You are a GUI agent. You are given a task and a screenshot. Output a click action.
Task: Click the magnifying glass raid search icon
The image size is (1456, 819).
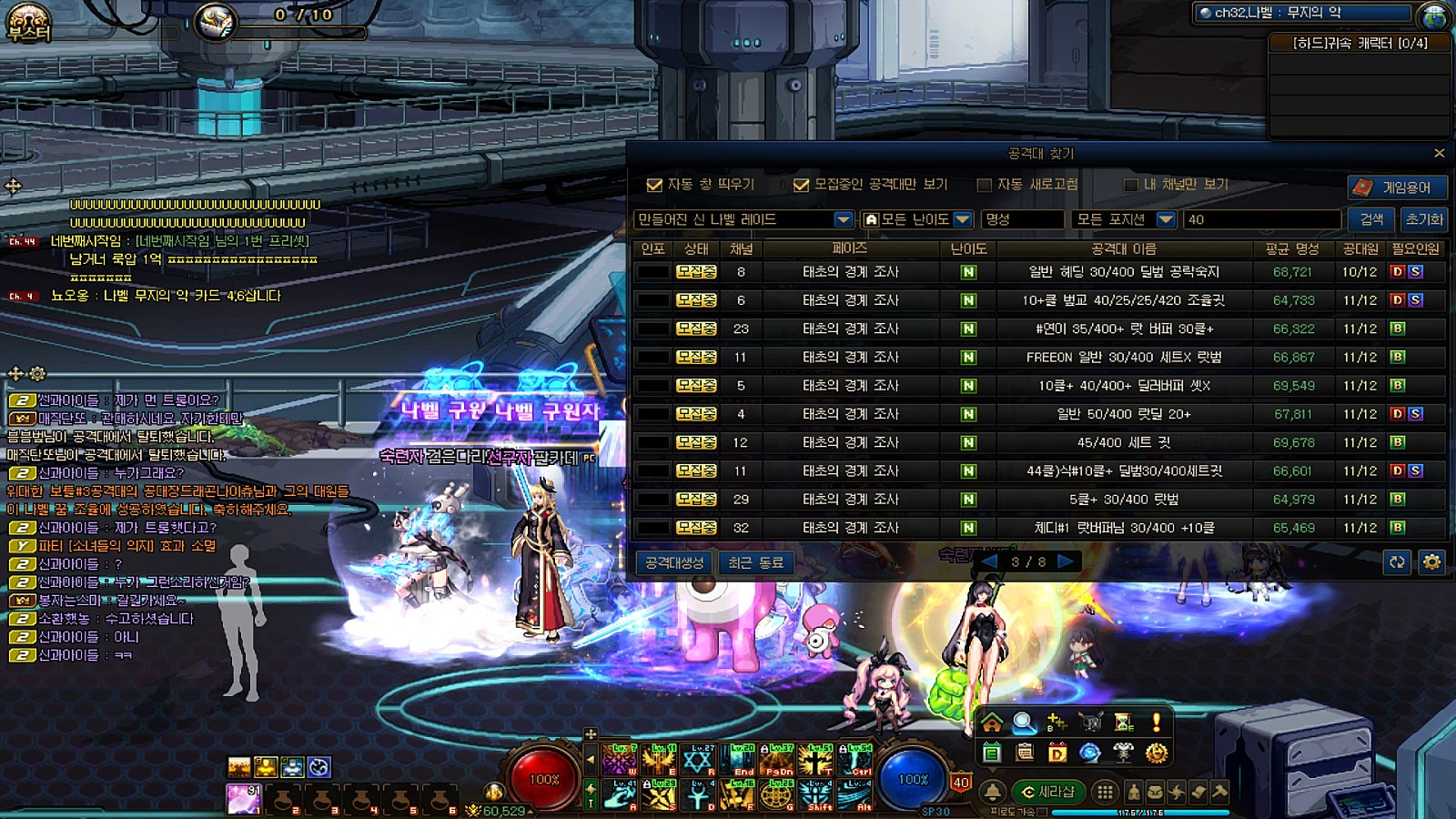[x=1024, y=723]
